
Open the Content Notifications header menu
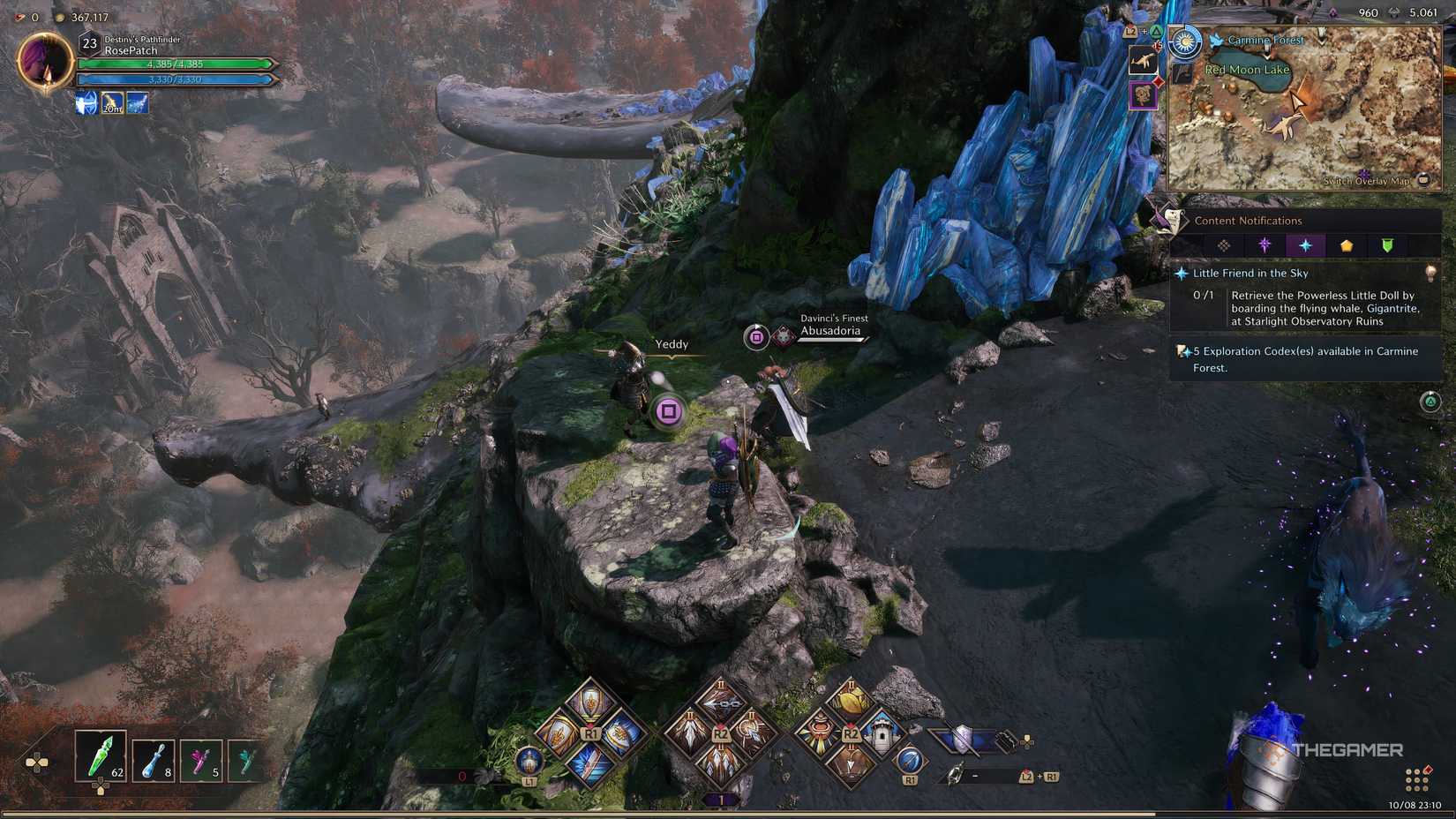tap(1249, 221)
